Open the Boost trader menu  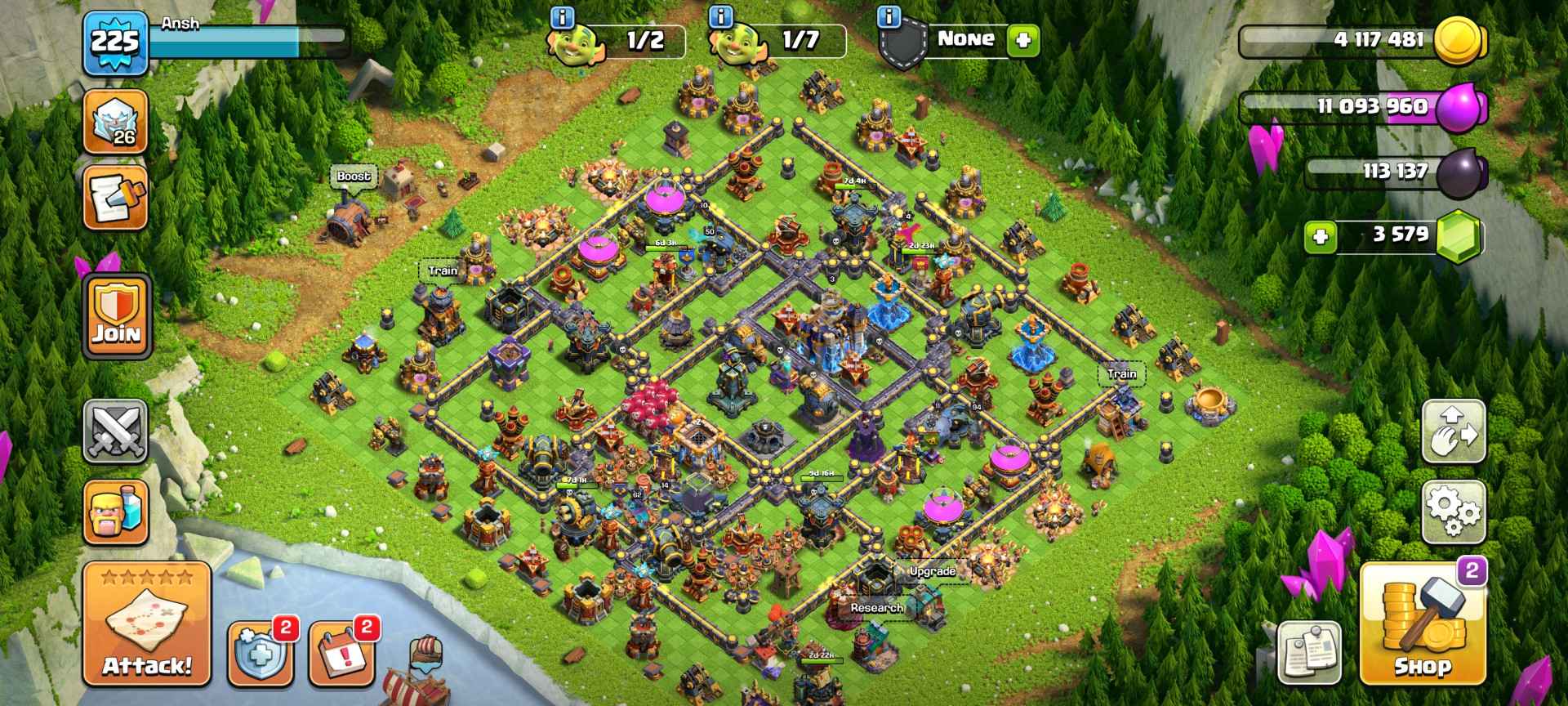[353, 174]
